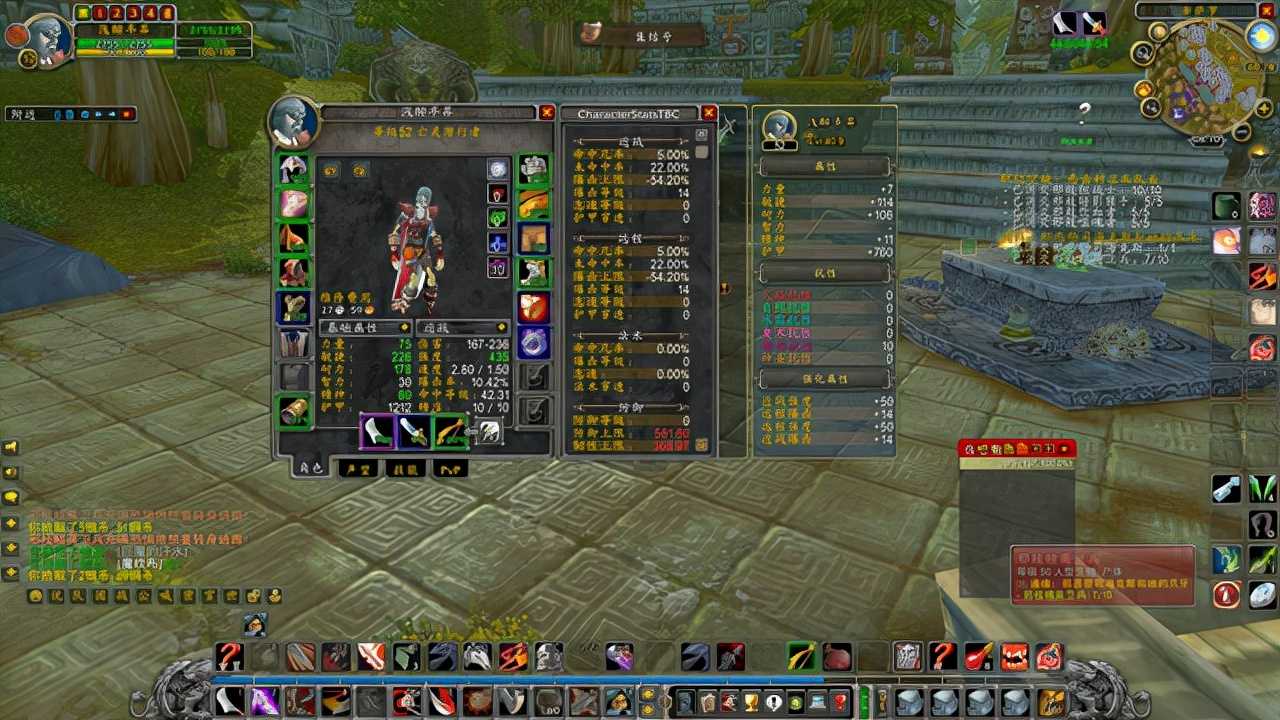Screen dimensions: 1280x720
Task: Activate the first bottom action bar blade ability
Action: pyautogui.click(x=230, y=701)
